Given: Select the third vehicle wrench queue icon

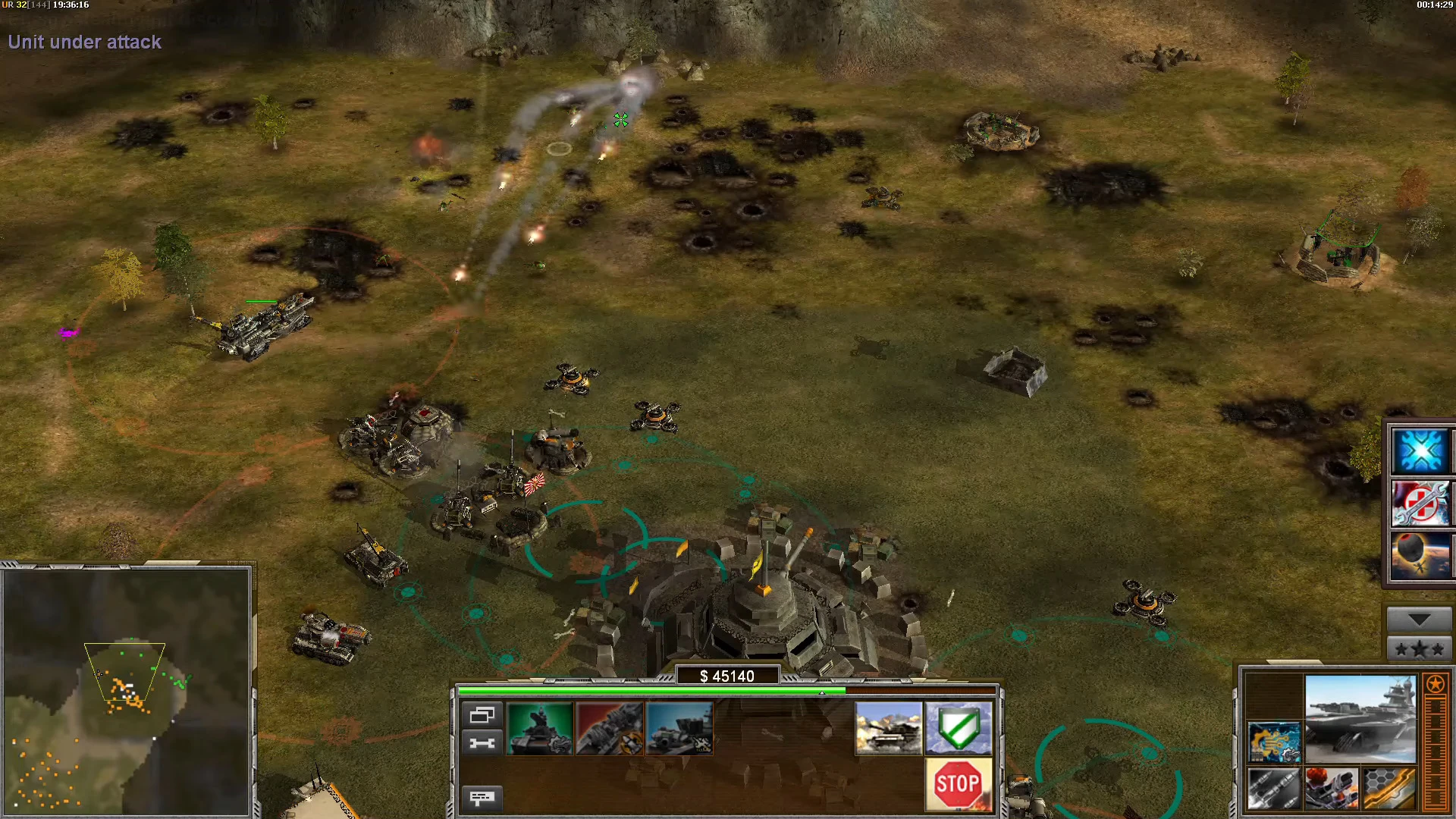Looking at the screenshot, I should [679, 728].
